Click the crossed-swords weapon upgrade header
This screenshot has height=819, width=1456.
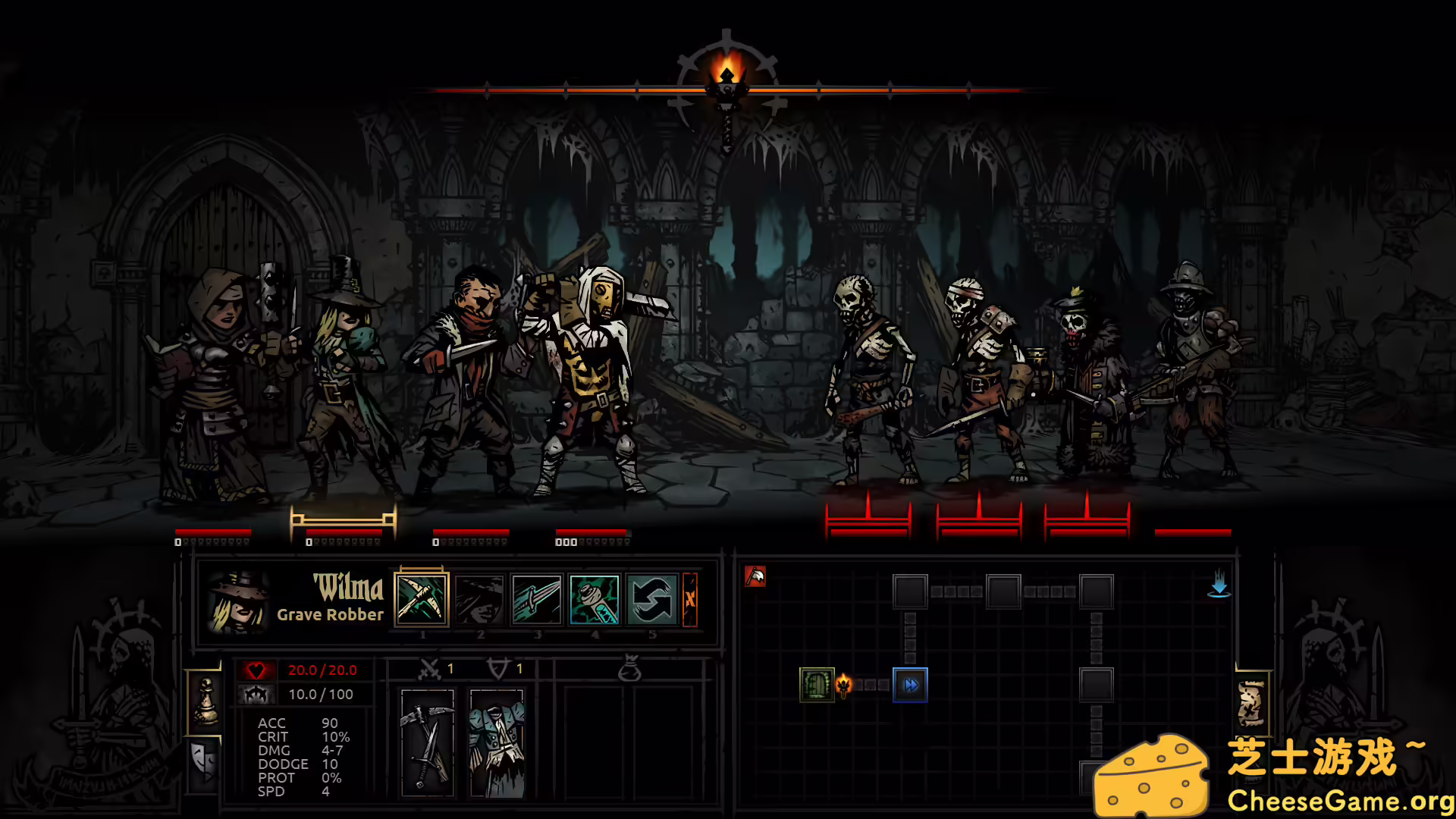pos(428,670)
